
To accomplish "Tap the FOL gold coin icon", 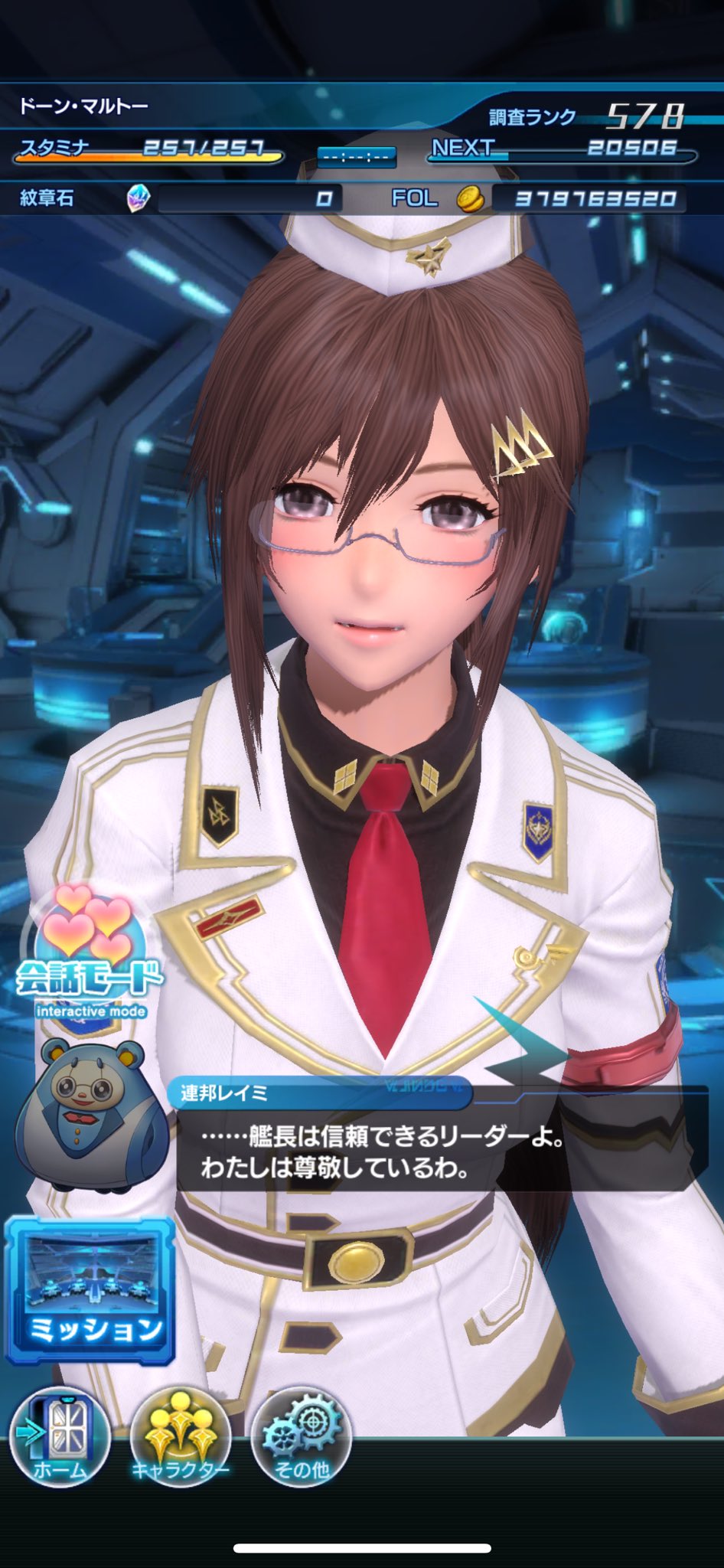I will (x=471, y=199).
